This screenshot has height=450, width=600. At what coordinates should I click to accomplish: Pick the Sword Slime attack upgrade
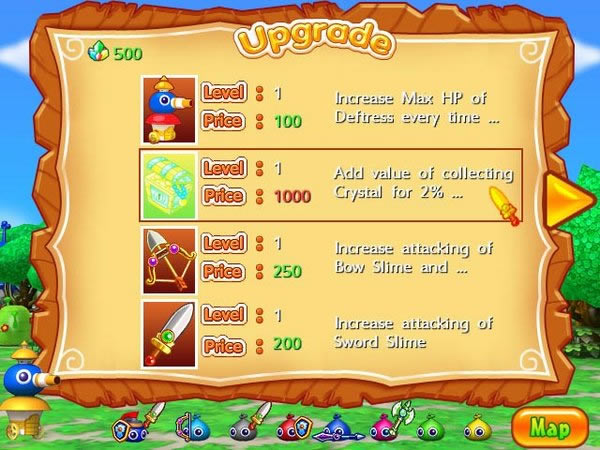pos(330,332)
